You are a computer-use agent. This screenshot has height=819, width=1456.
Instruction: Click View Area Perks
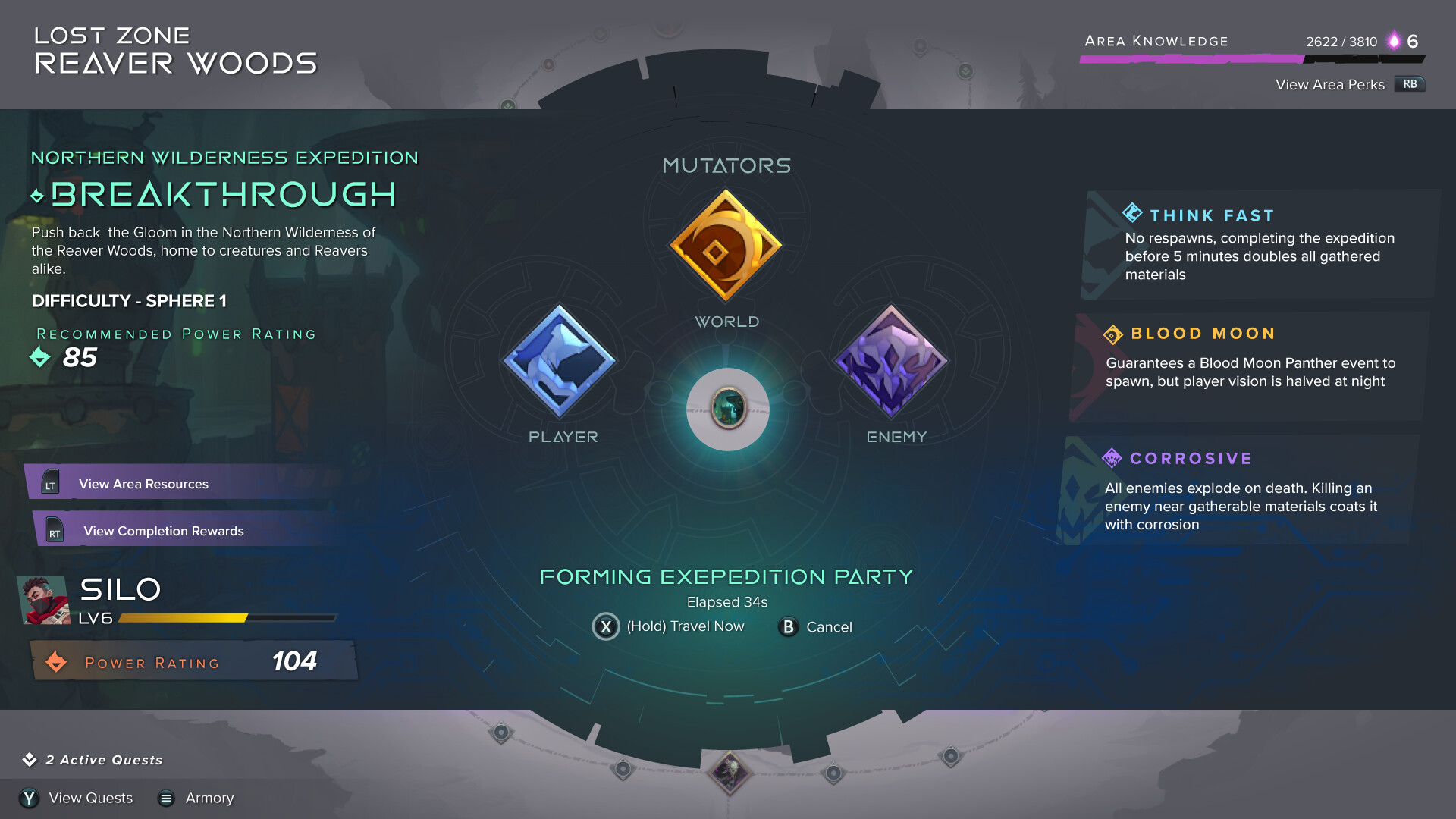click(x=1330, y=84)
